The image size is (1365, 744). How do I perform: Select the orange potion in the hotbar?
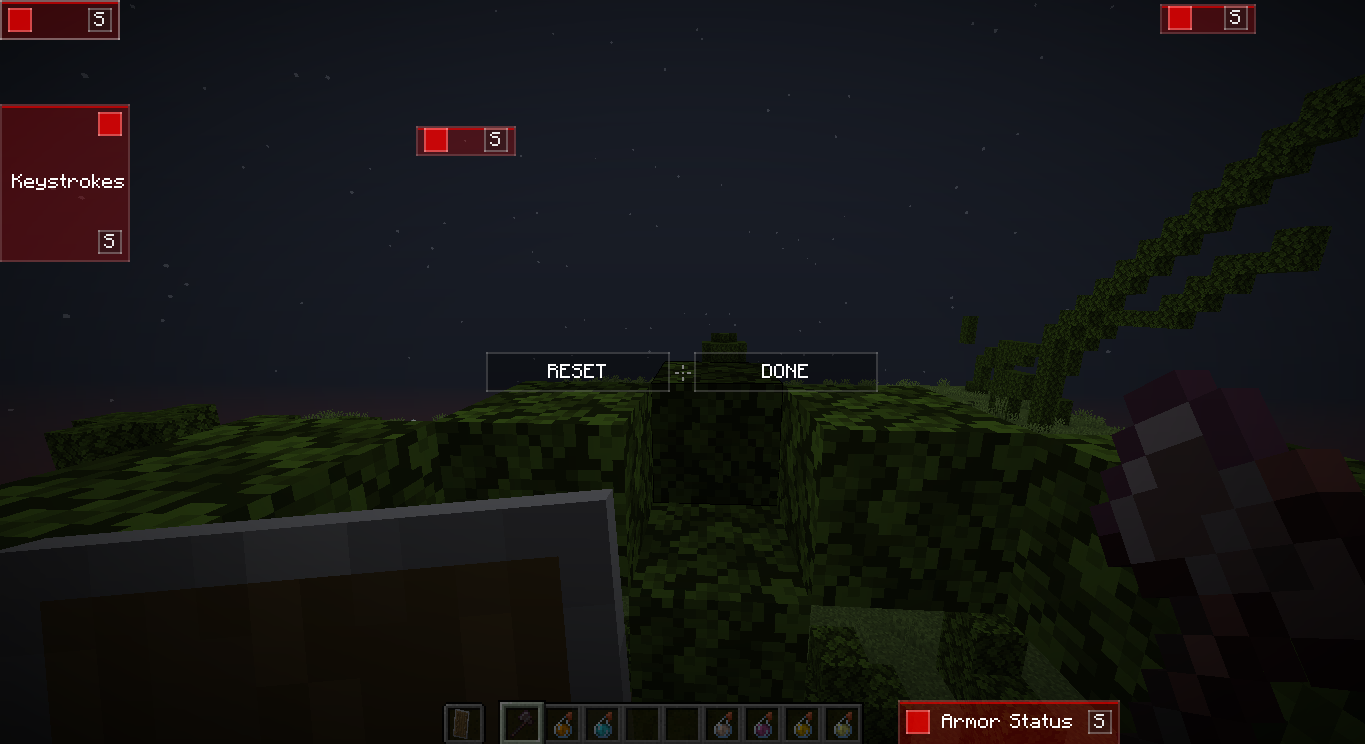click(x=563, y=722)
